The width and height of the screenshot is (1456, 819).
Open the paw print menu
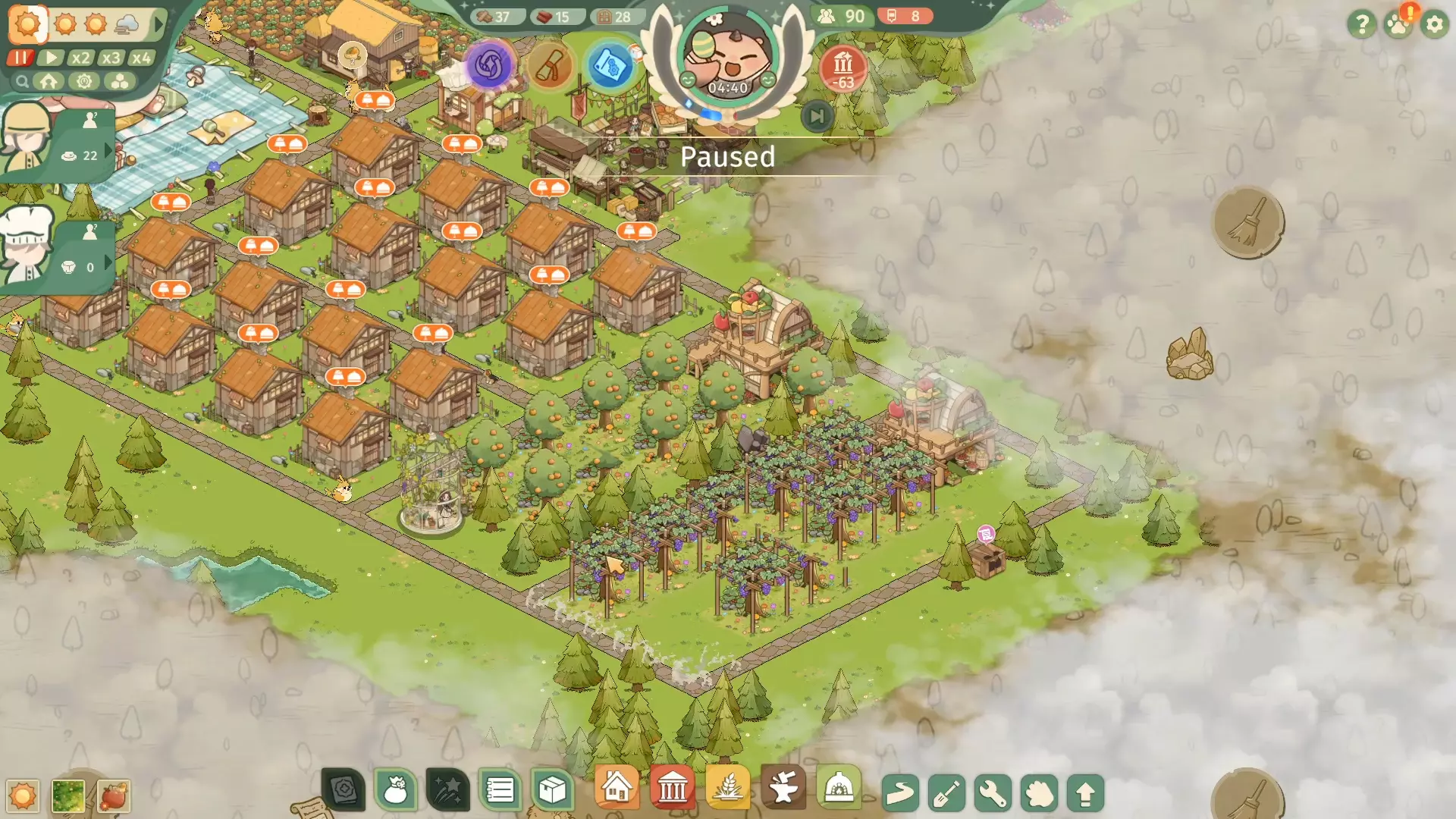point(1398,24)
